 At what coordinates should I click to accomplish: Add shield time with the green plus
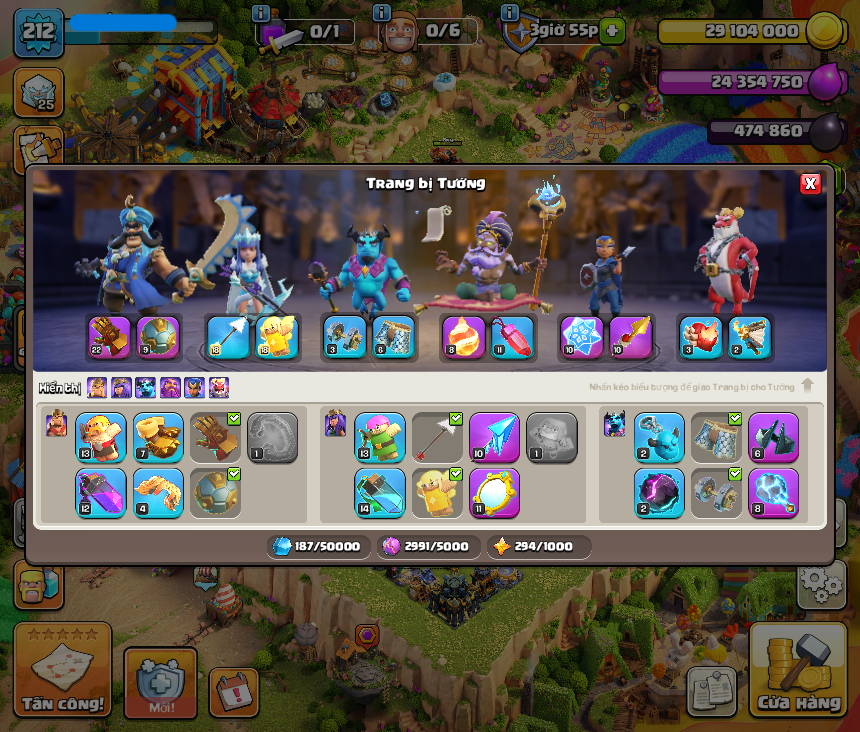click(x=612, y=31)
